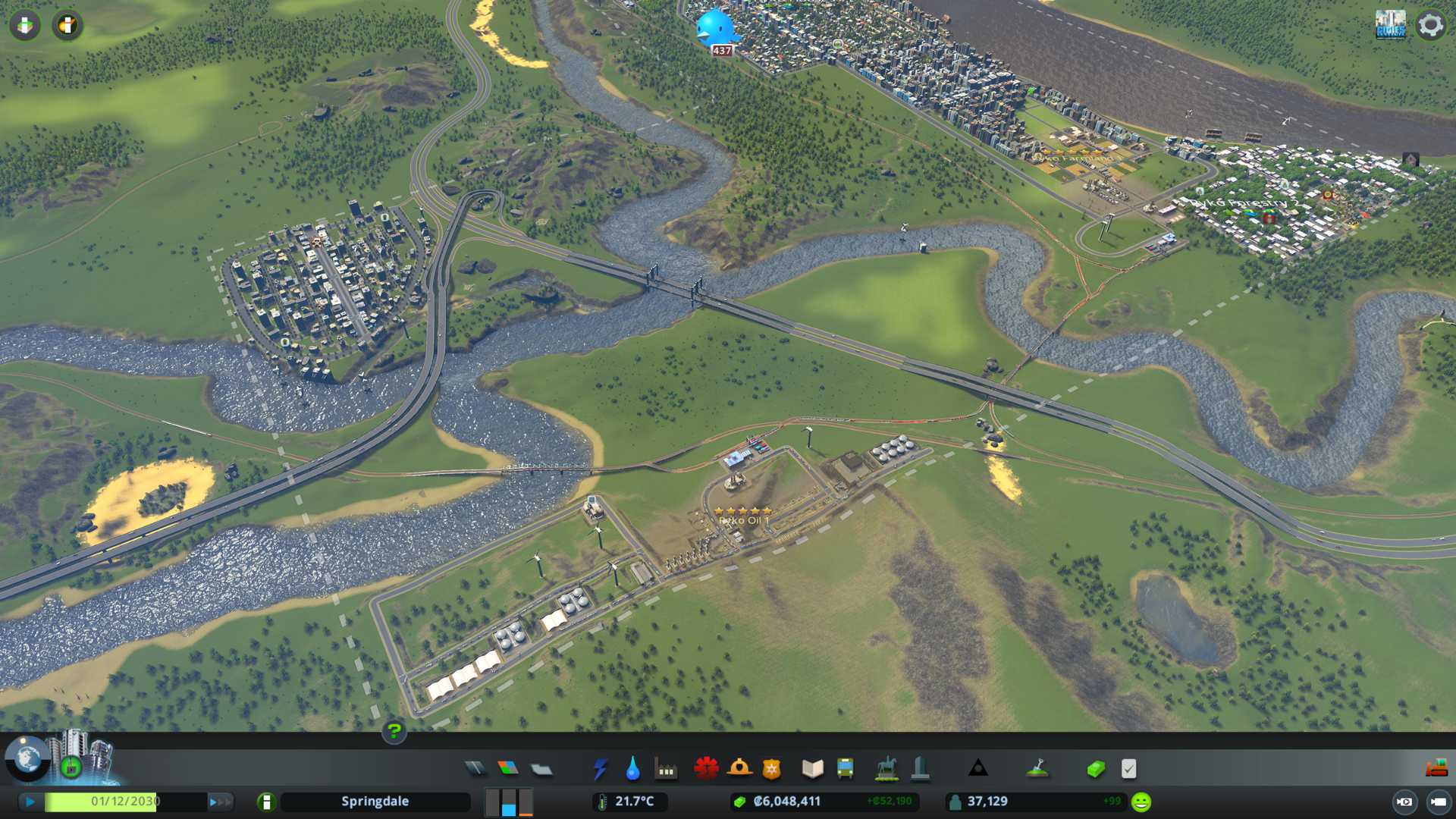Viewport: 1456px width, 819px height.
Task: Open the Landscaping shovel menu
Action: pos(1037,769)
